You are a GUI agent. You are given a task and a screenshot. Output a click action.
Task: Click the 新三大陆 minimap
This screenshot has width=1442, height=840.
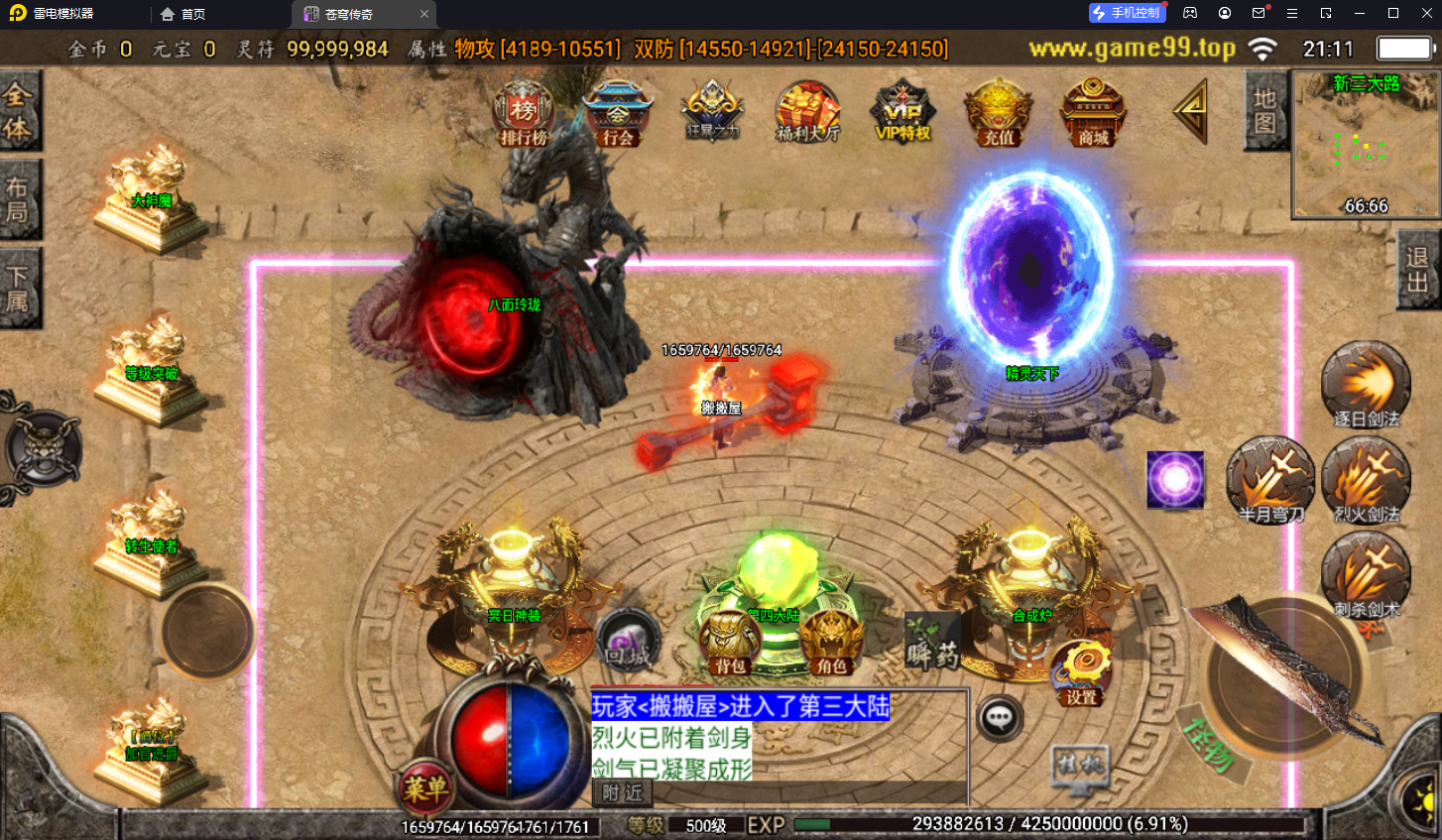pos(1365,145)
